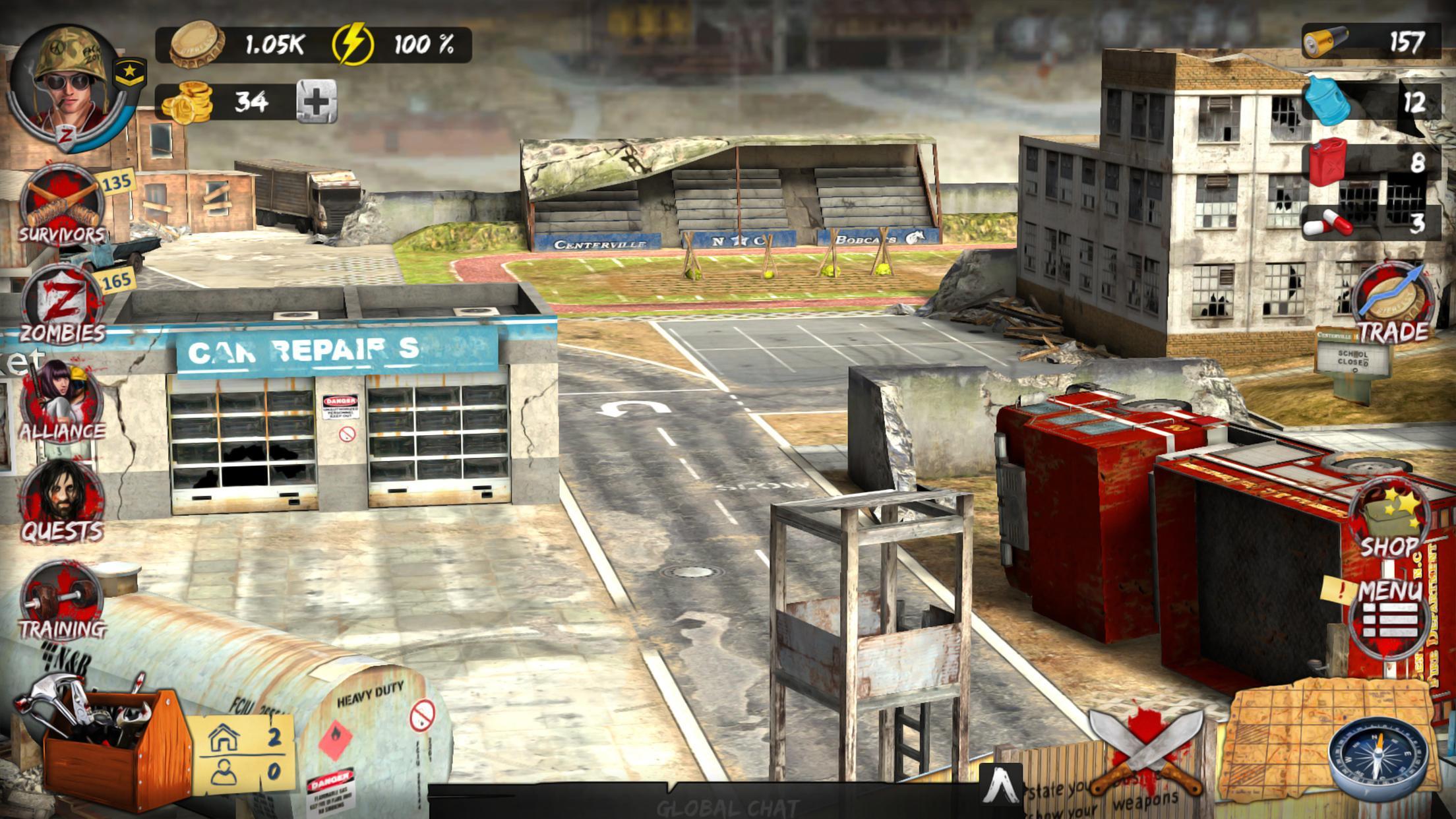Image resolution: width=1456 pixels, height=819 pixels.
Task: View the Quests list
Action: (x=61, y=502)
